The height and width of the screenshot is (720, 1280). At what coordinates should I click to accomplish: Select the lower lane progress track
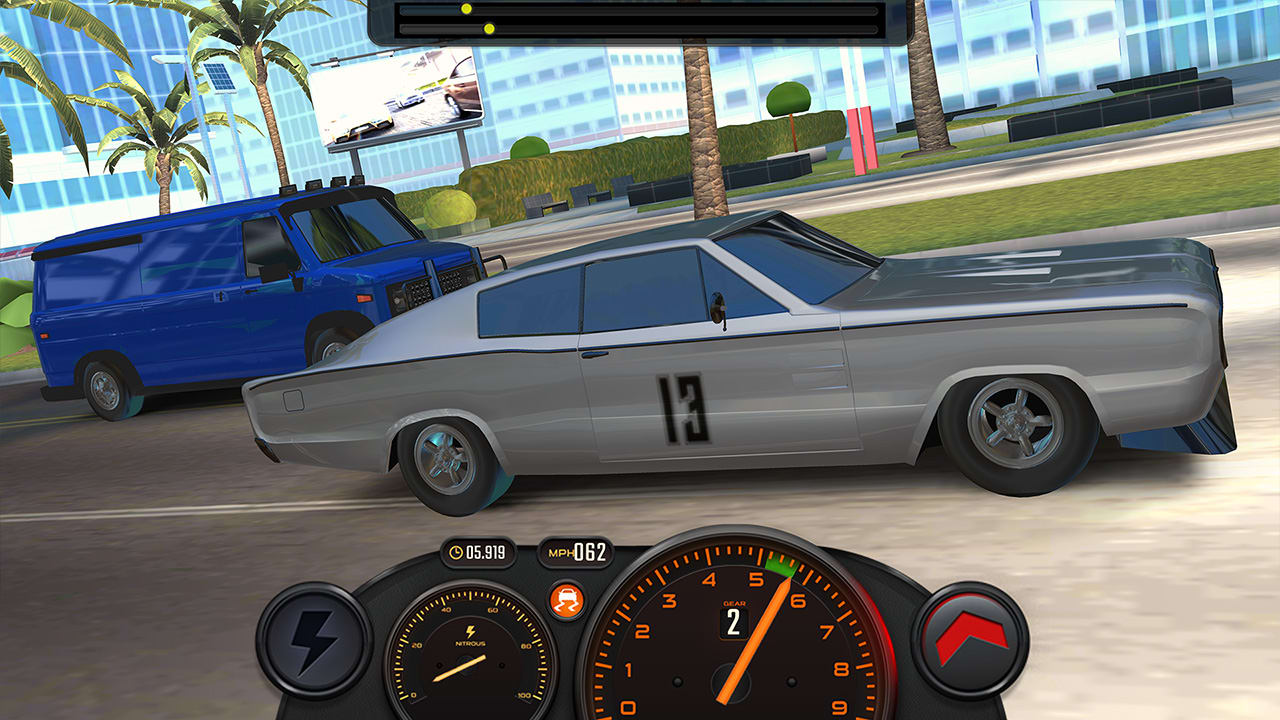coord(640,28)
